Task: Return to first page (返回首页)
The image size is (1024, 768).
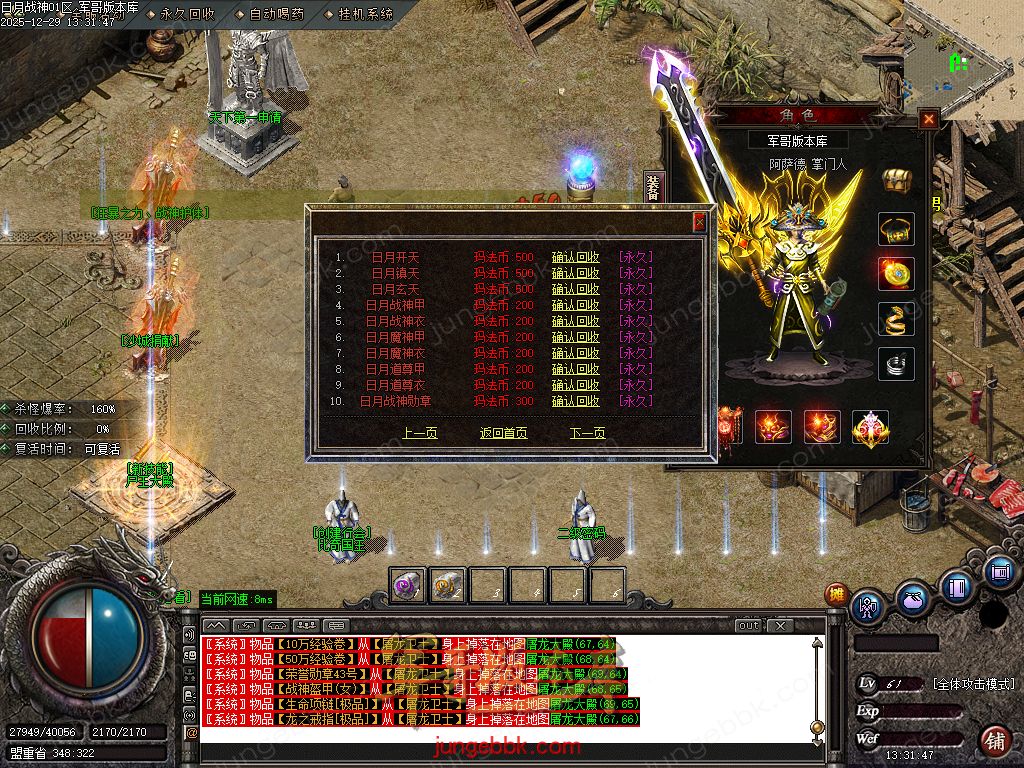Action: (x=503, y=433)
